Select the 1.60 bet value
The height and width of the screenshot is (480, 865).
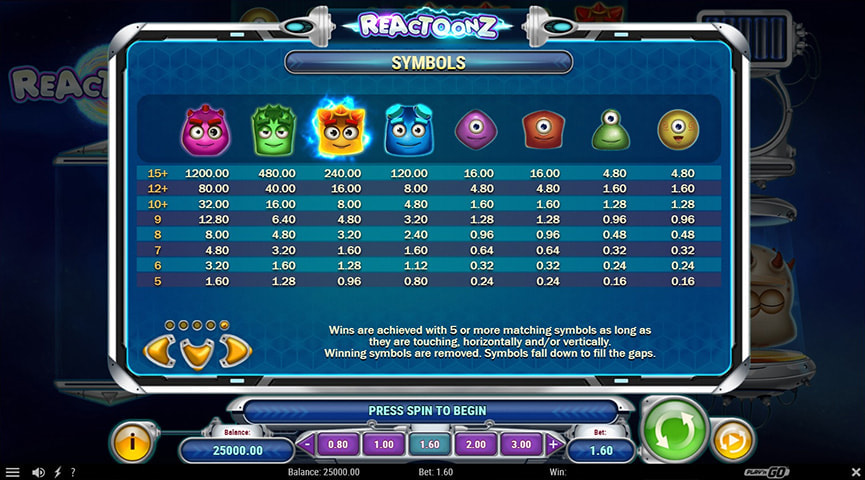point(430,445)
